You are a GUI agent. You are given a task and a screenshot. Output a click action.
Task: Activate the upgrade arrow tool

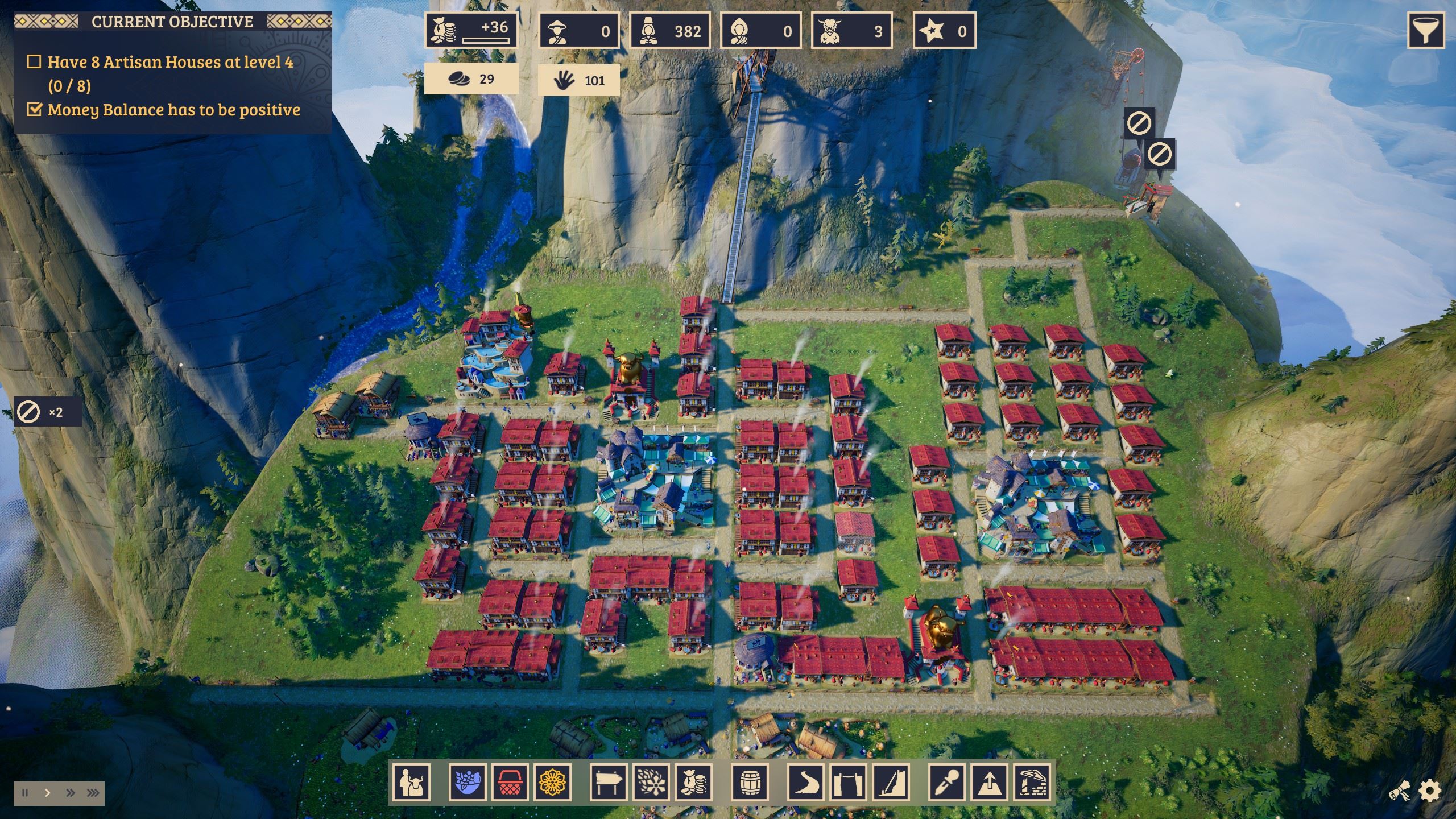point(990,782)
